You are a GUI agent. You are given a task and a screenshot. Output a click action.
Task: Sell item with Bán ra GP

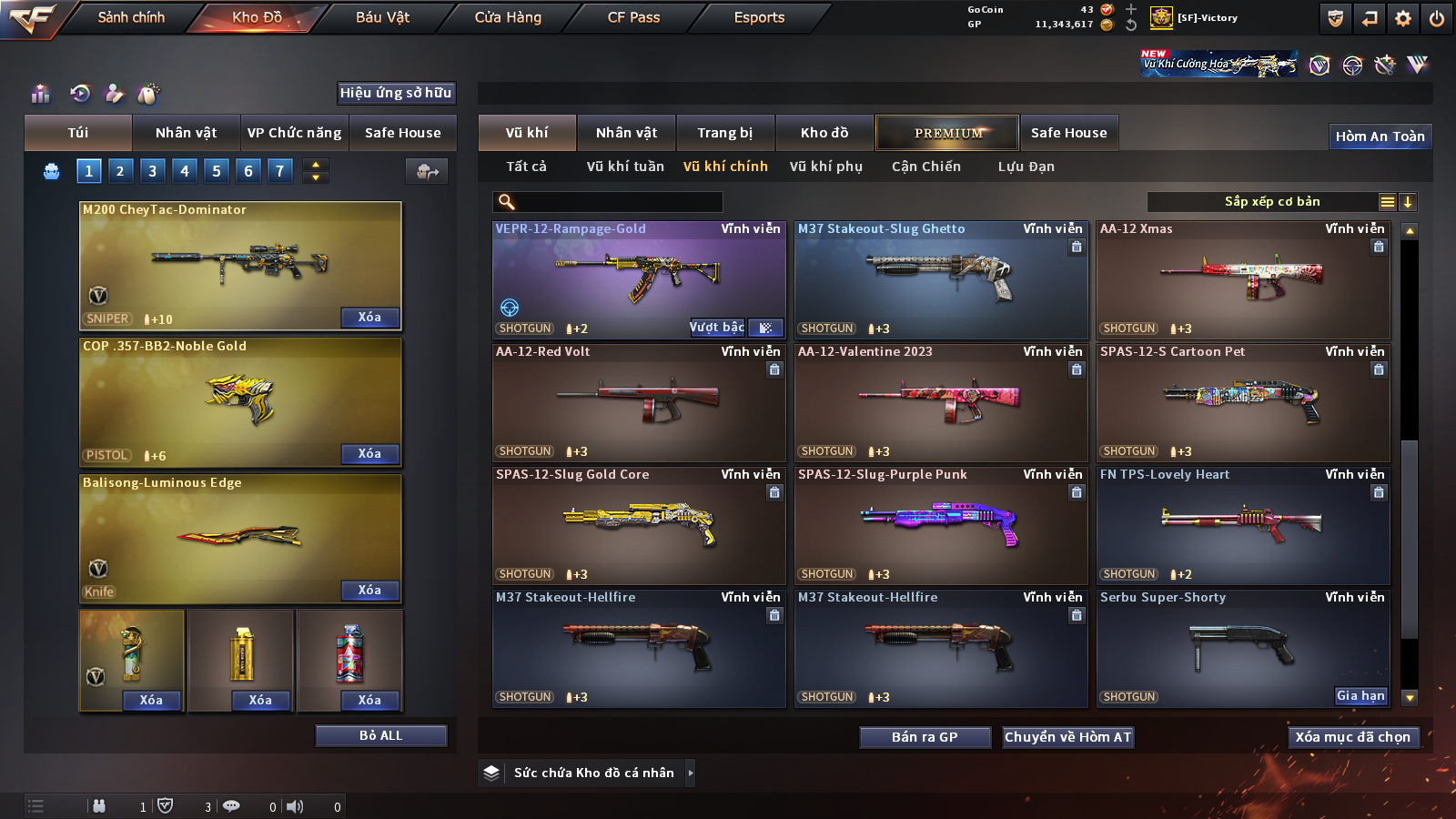click(x=925, y=737)
